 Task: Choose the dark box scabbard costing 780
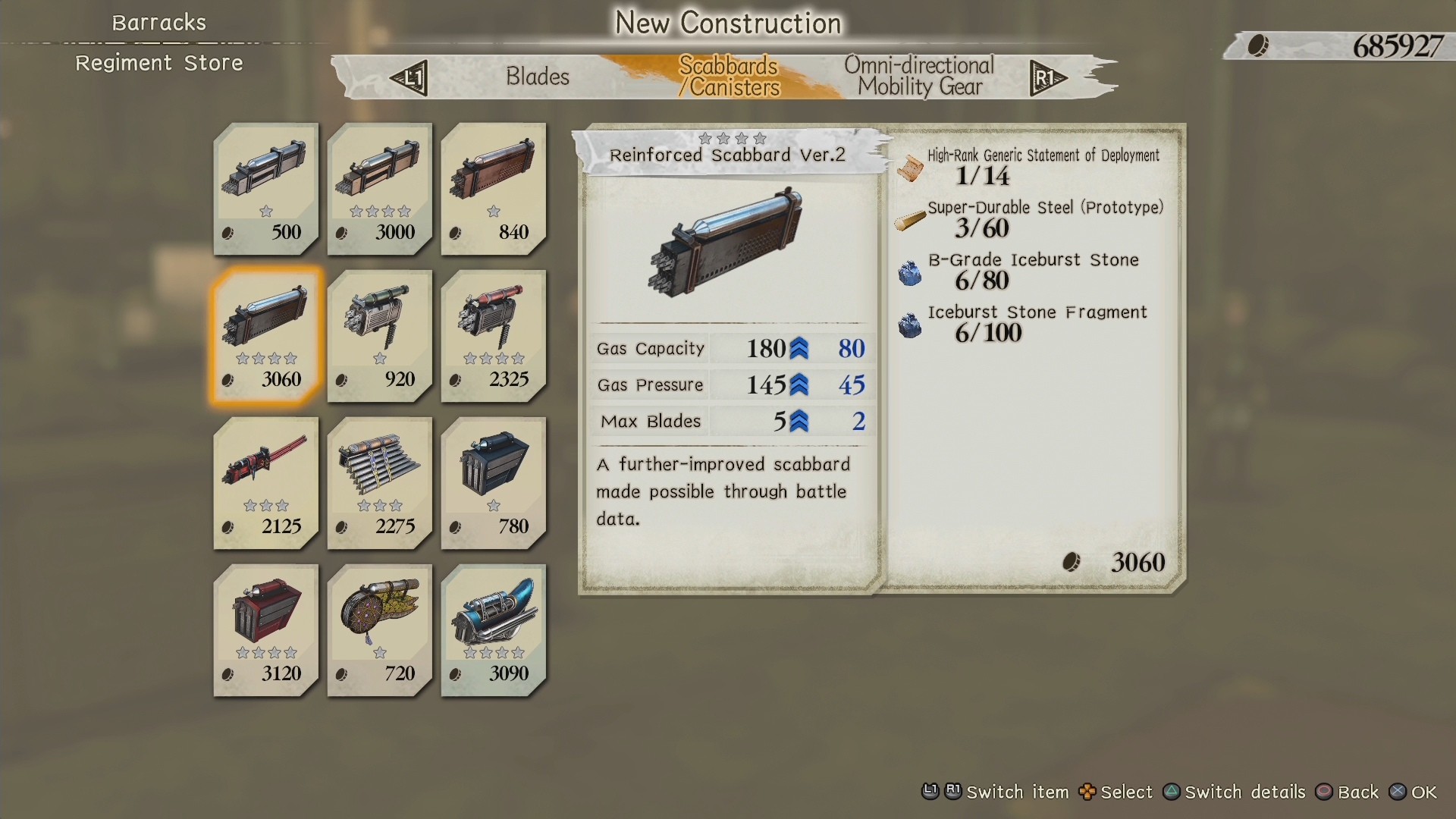click(494, 482)
